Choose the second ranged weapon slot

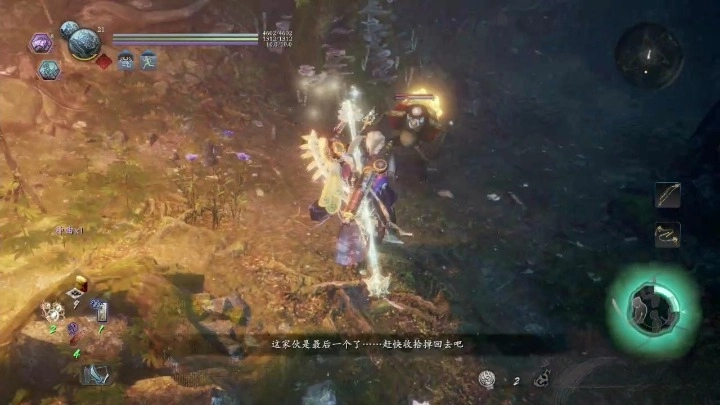coord(668,235)
